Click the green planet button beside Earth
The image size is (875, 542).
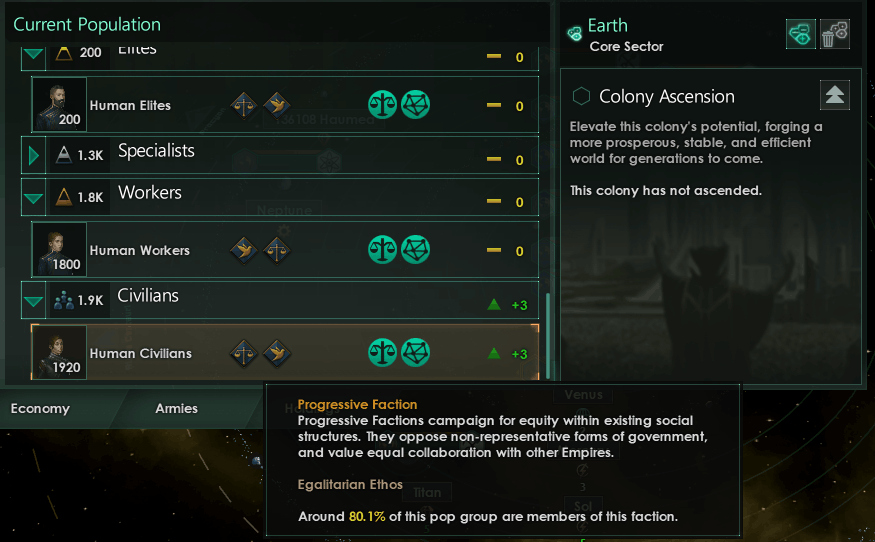801,35
